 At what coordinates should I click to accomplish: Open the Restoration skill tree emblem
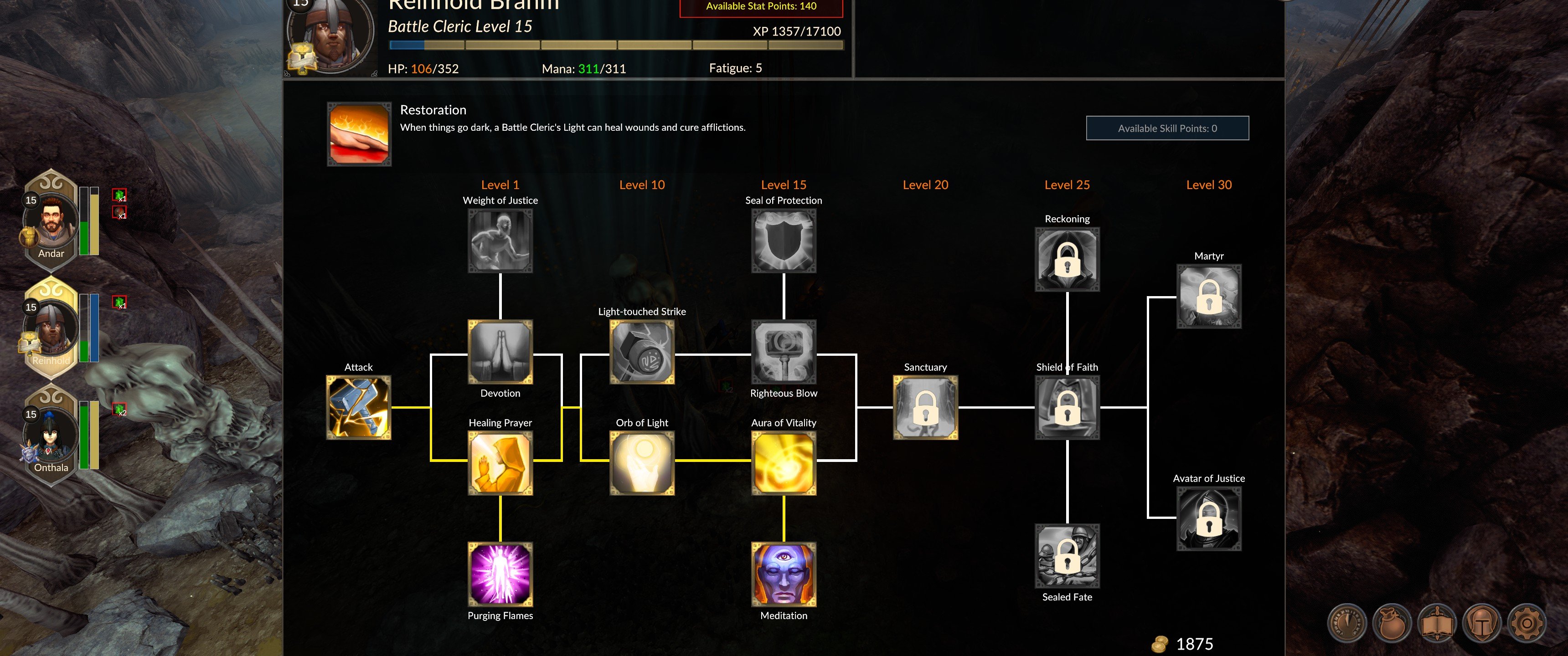[x=359, y=136]
